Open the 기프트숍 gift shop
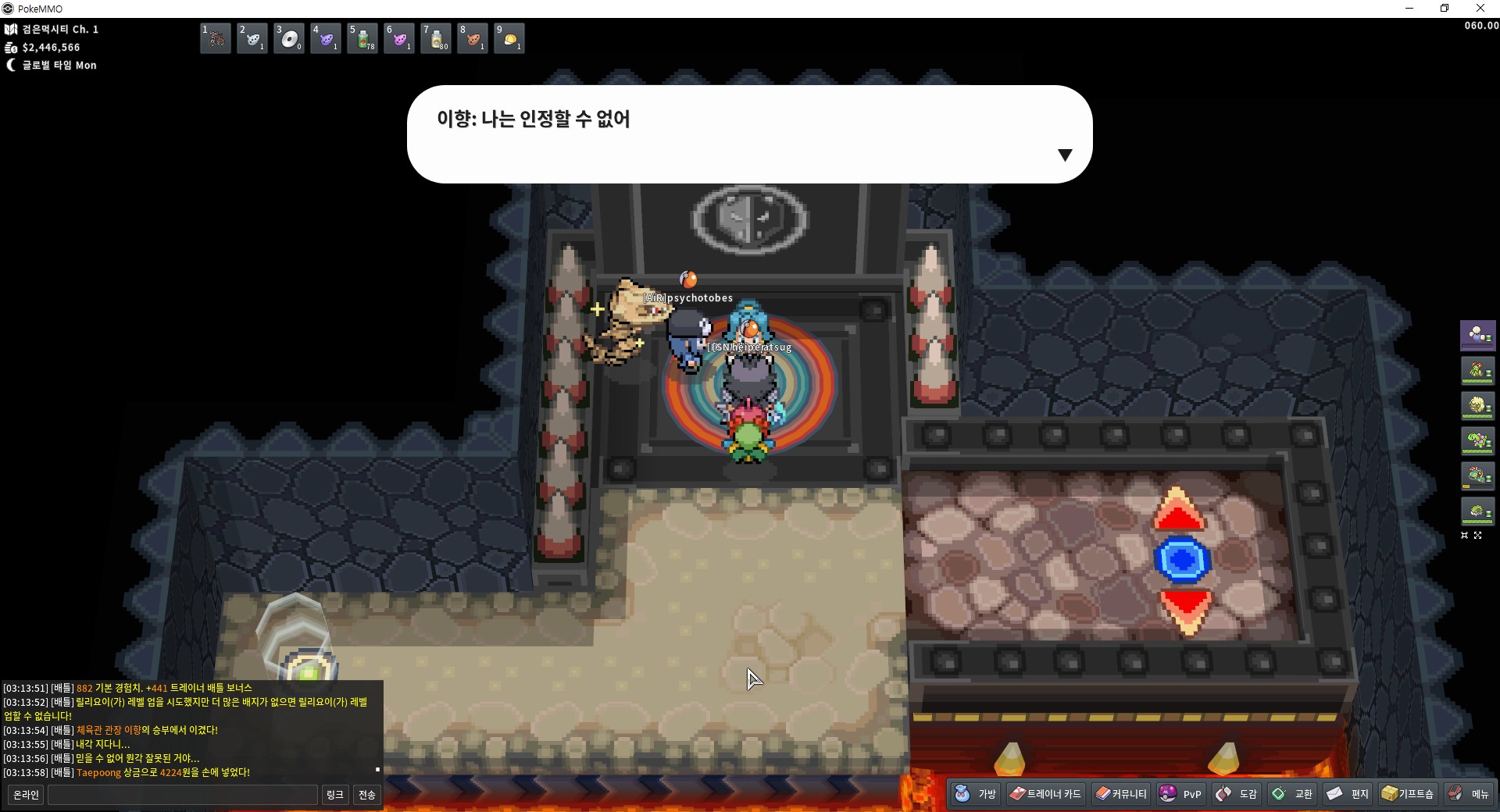Image resolution: width=1500 pixels, height=812 pixels. tap(1408, 794)
